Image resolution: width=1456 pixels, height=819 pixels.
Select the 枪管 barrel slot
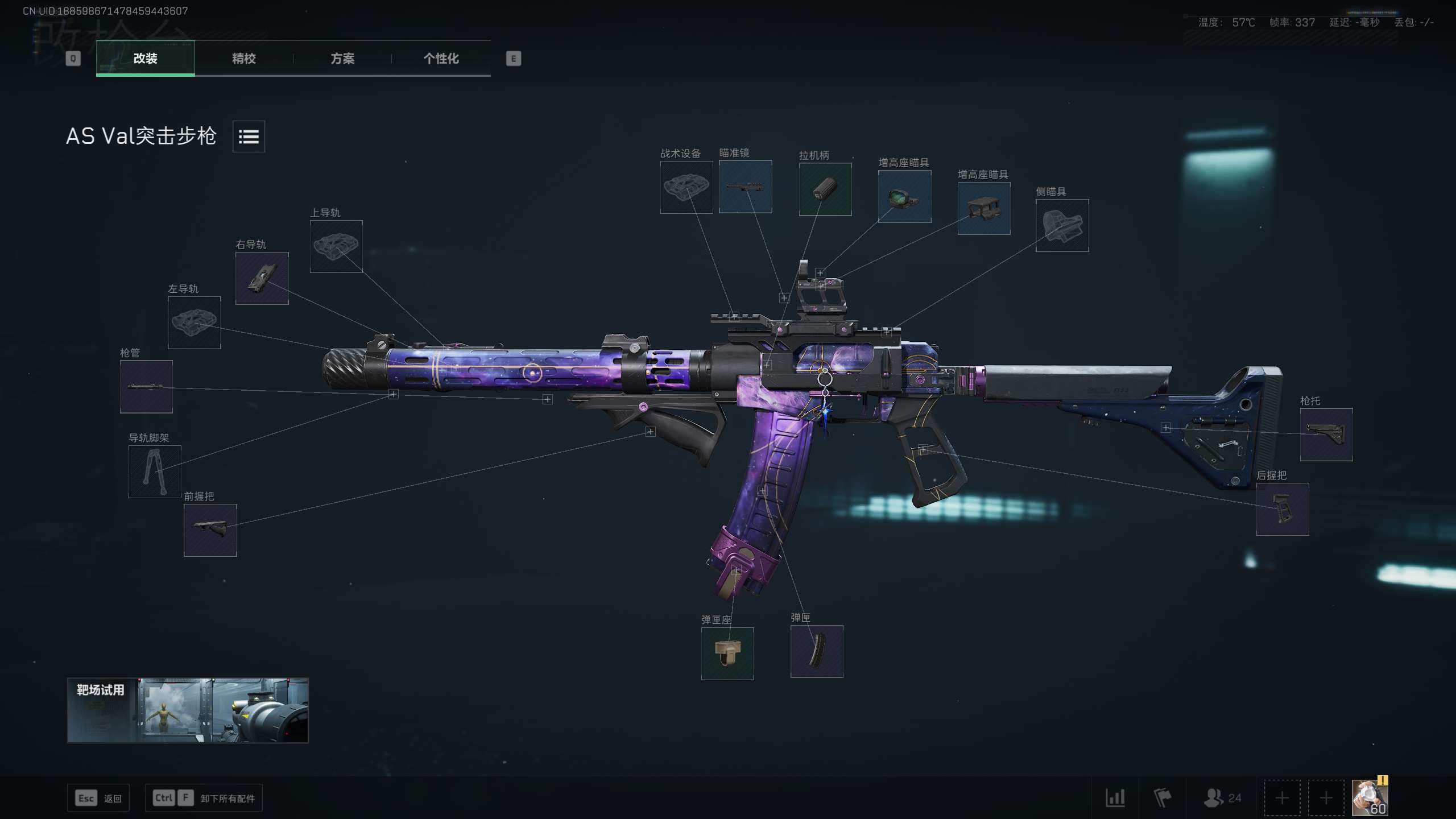[x=146, y=387]
